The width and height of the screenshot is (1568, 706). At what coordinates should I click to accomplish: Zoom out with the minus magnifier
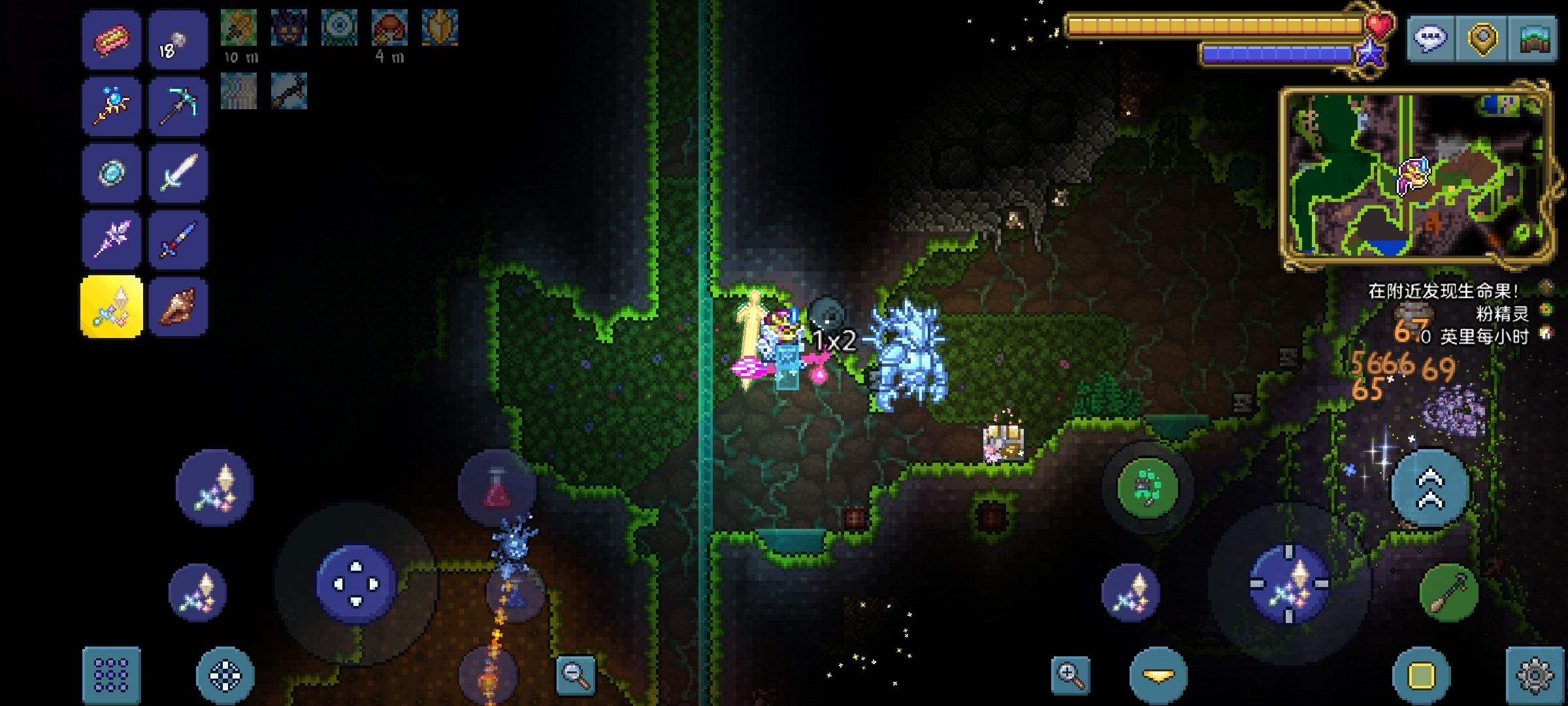click(575, 675)
